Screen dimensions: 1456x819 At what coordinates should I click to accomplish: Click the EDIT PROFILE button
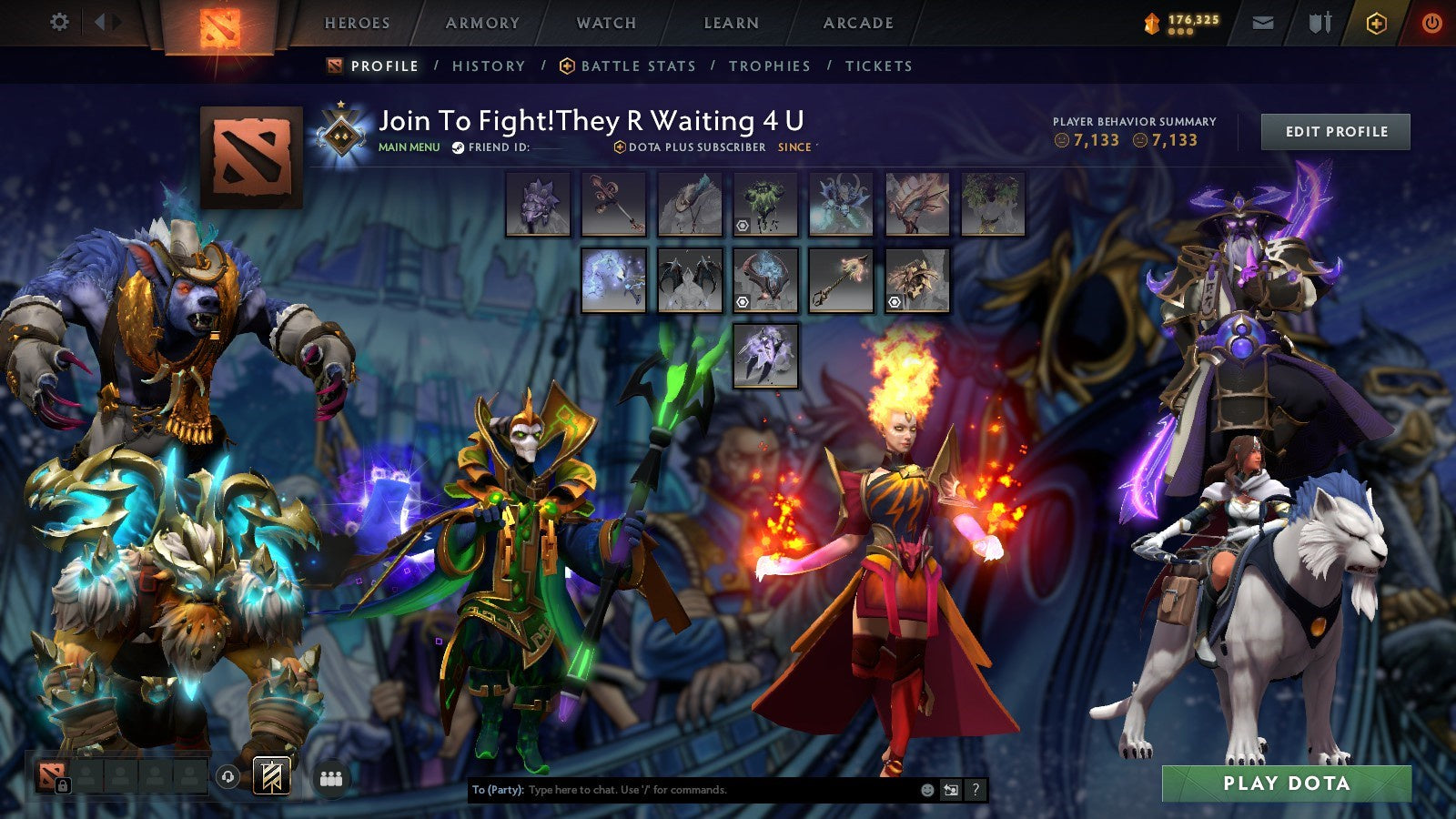click(1336, 131)
